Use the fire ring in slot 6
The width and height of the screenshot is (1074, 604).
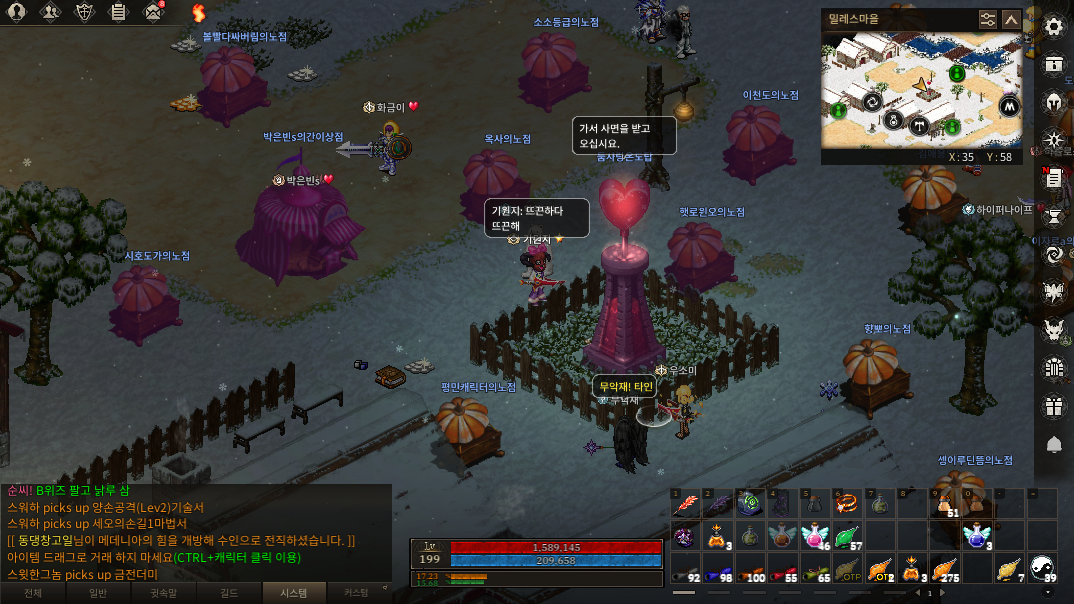(x=848, y=503)
